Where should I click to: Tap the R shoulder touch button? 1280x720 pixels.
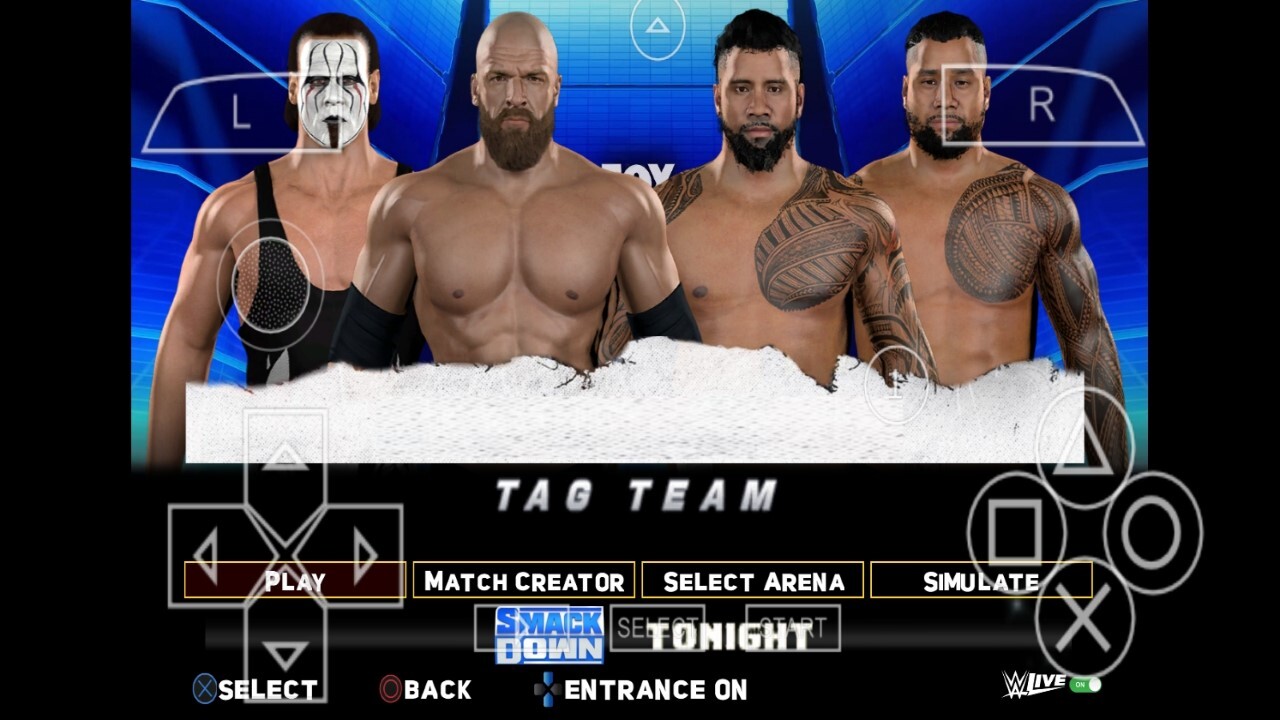pyautogui.click(x=1041, y=105)
